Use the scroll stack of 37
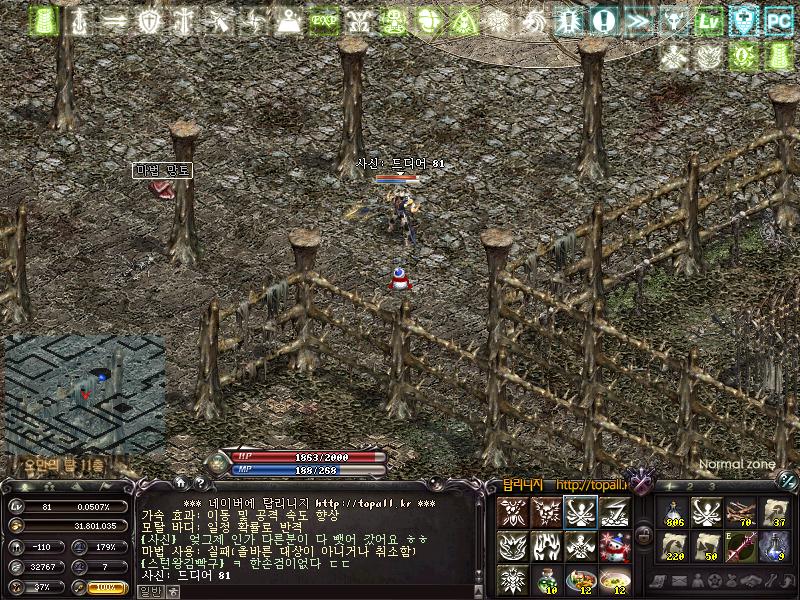 pos(774,513)
